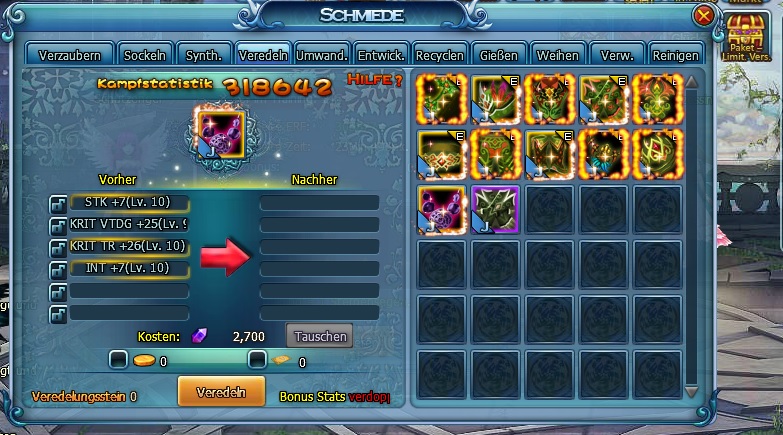Click the Tauschen button
Viewport: 783px width, 435px height.
coord(319,336)
